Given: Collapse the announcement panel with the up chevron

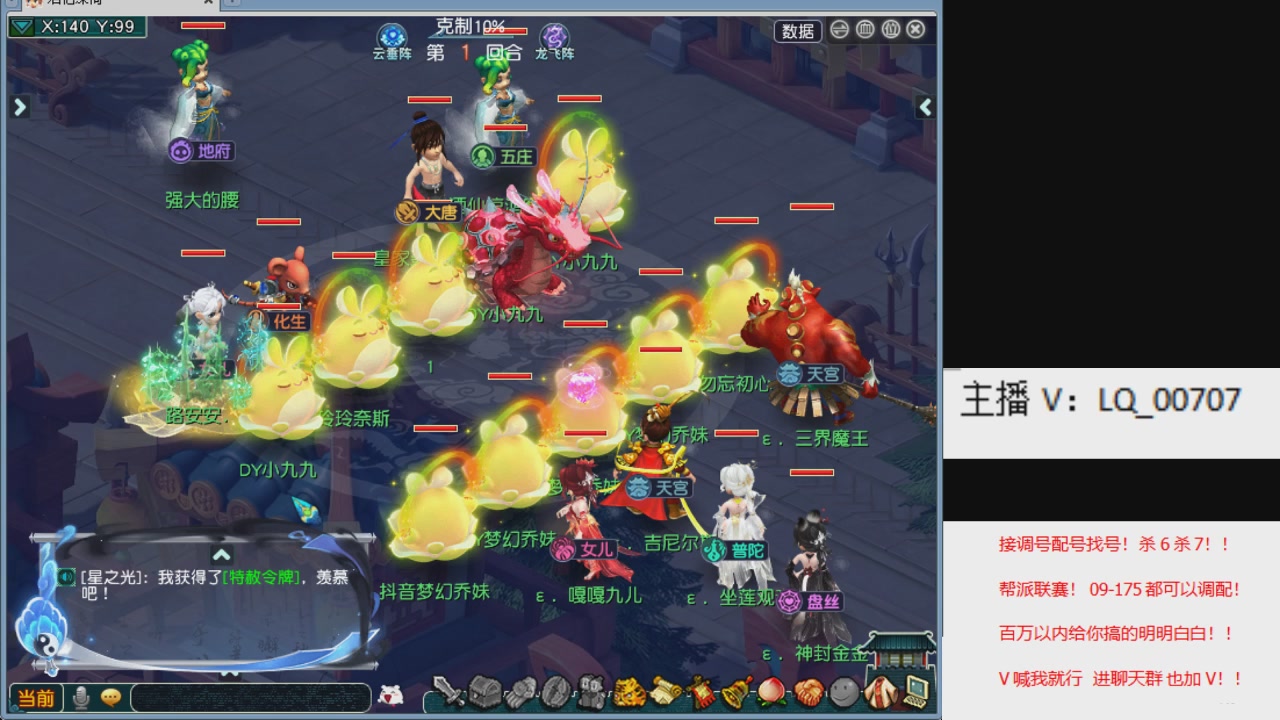Looking at the screenshot, I should pyautogui.click(x=221, y=556).
